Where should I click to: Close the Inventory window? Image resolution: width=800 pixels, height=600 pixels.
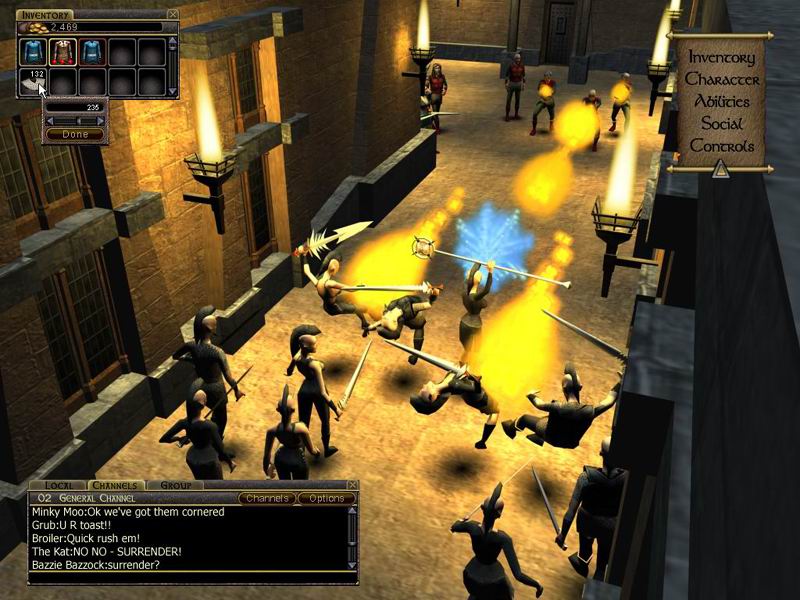[x=173, y=14]
